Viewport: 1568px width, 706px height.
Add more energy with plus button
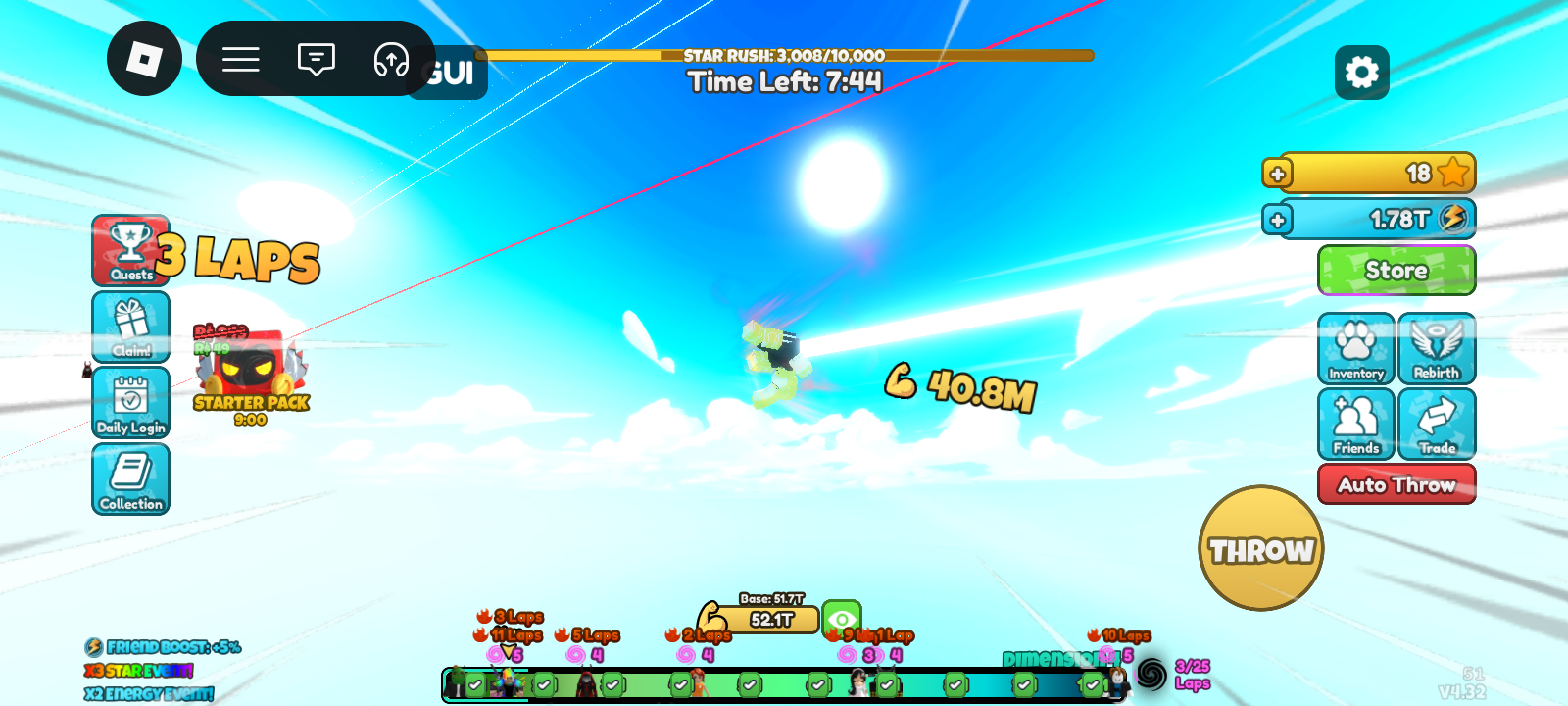(x=1277, y=220)
